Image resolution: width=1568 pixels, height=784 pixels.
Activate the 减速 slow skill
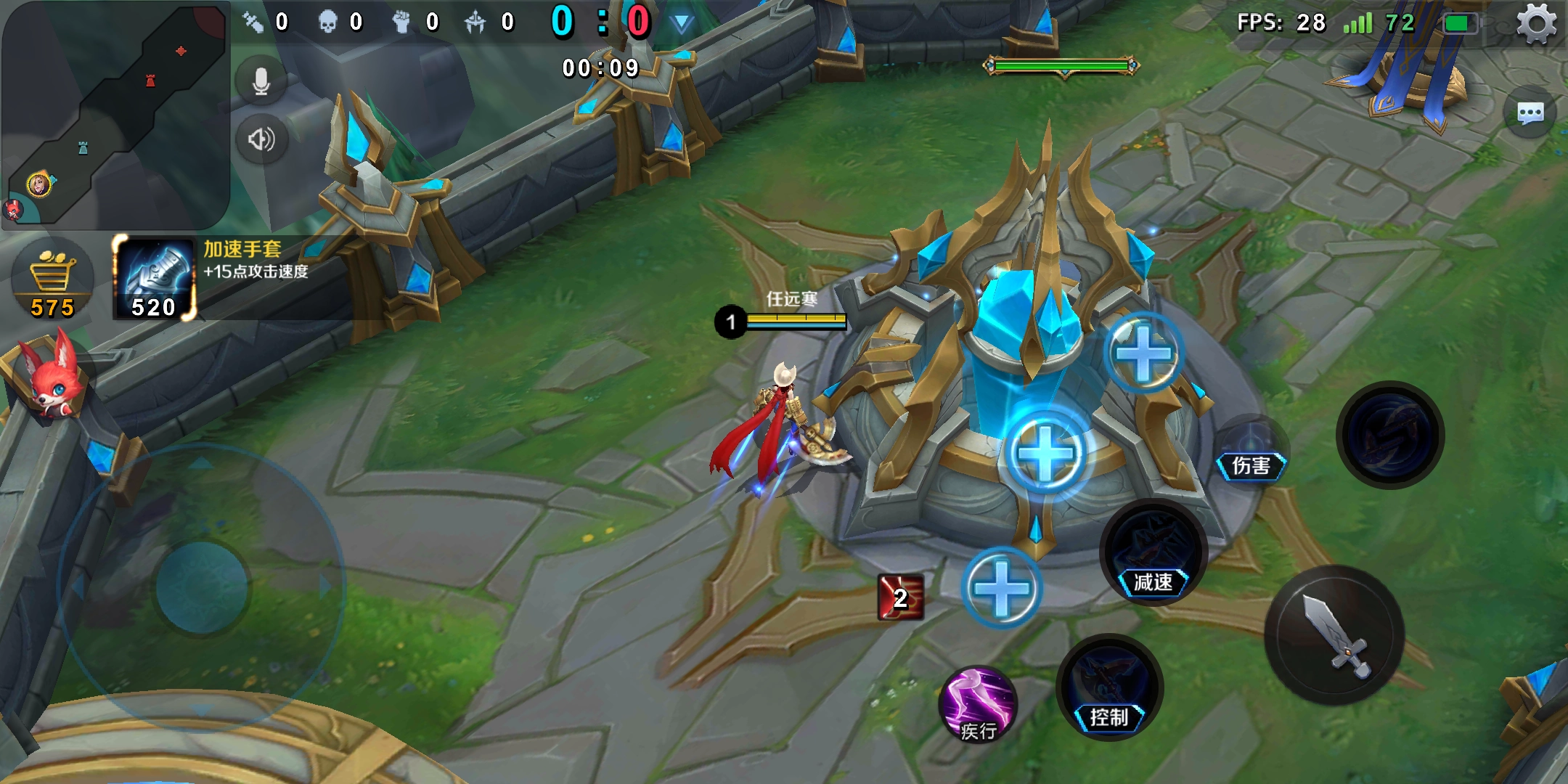click(x=1153, y=552)
